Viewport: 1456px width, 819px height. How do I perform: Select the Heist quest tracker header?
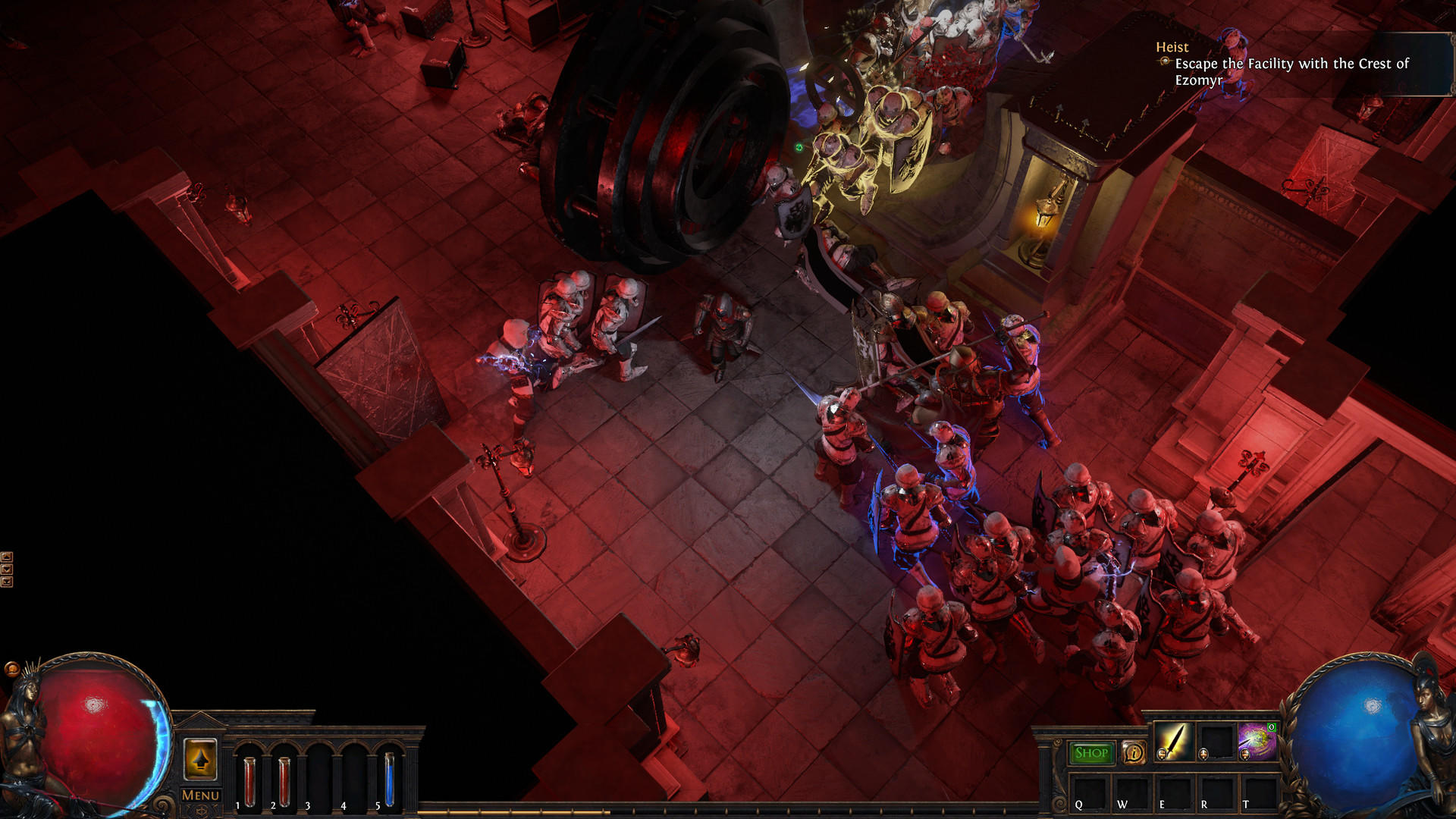pos(1172,47)
